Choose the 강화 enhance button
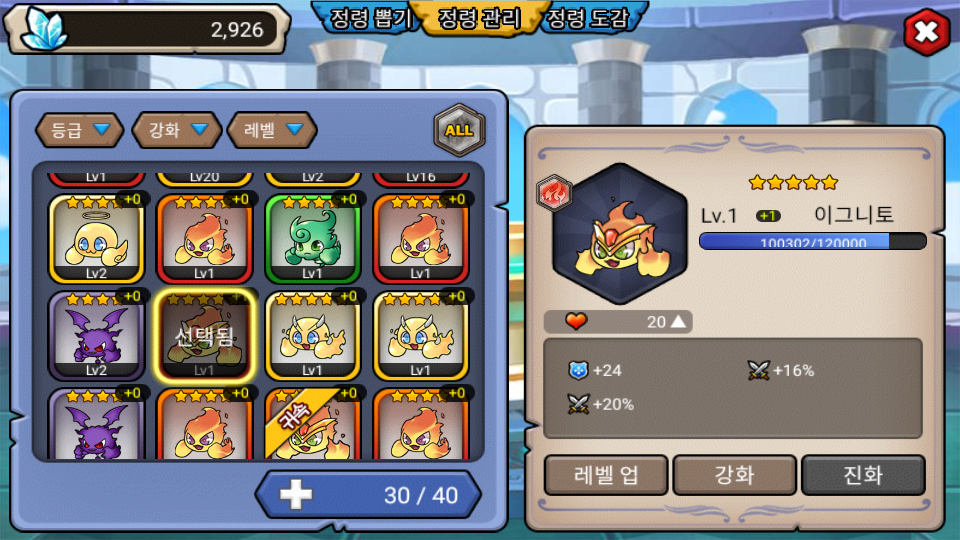This screenshot has width=960, height=540. pos(735,474)
